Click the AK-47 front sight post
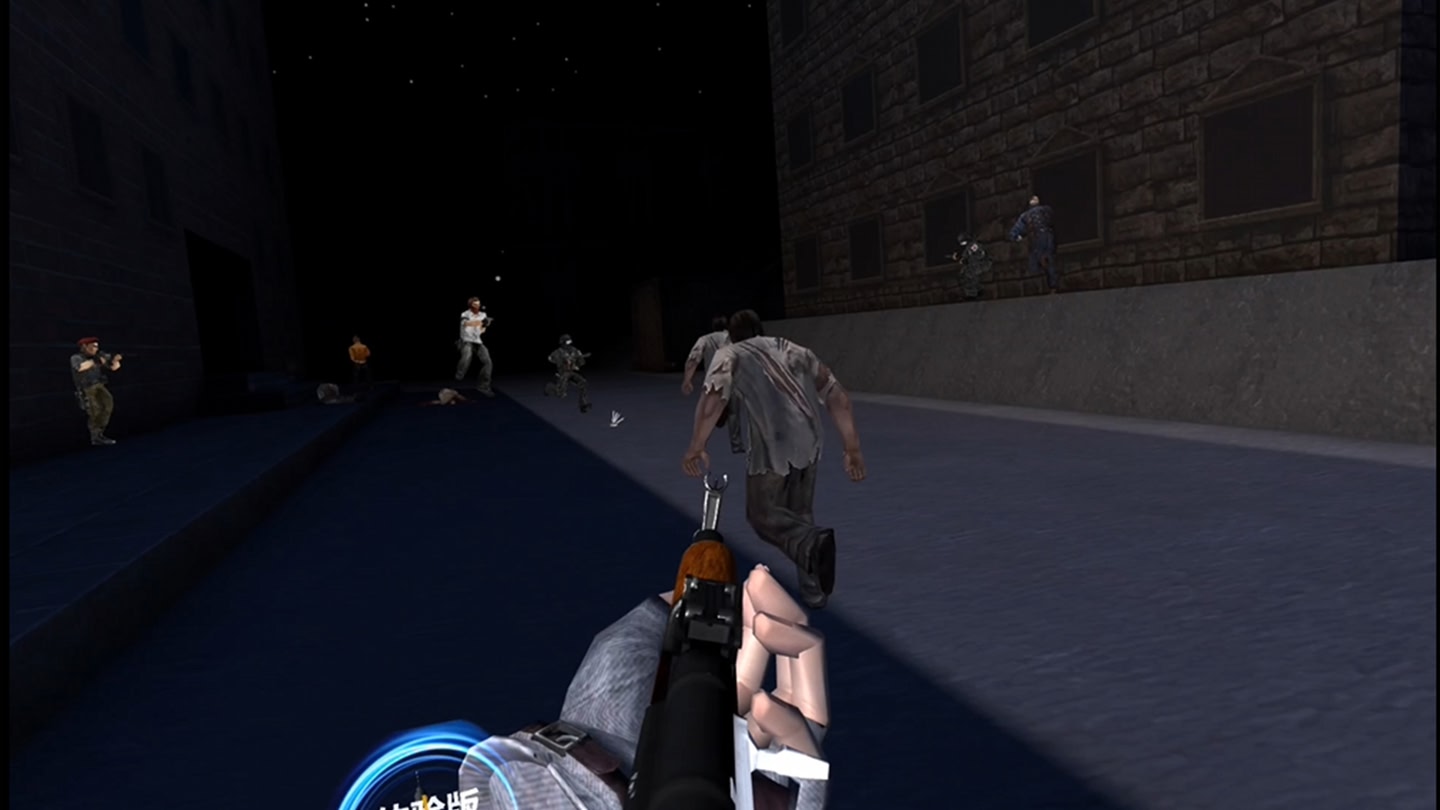Image resolution: width=1440 pixels, height=810 pixels. point(714,485)
